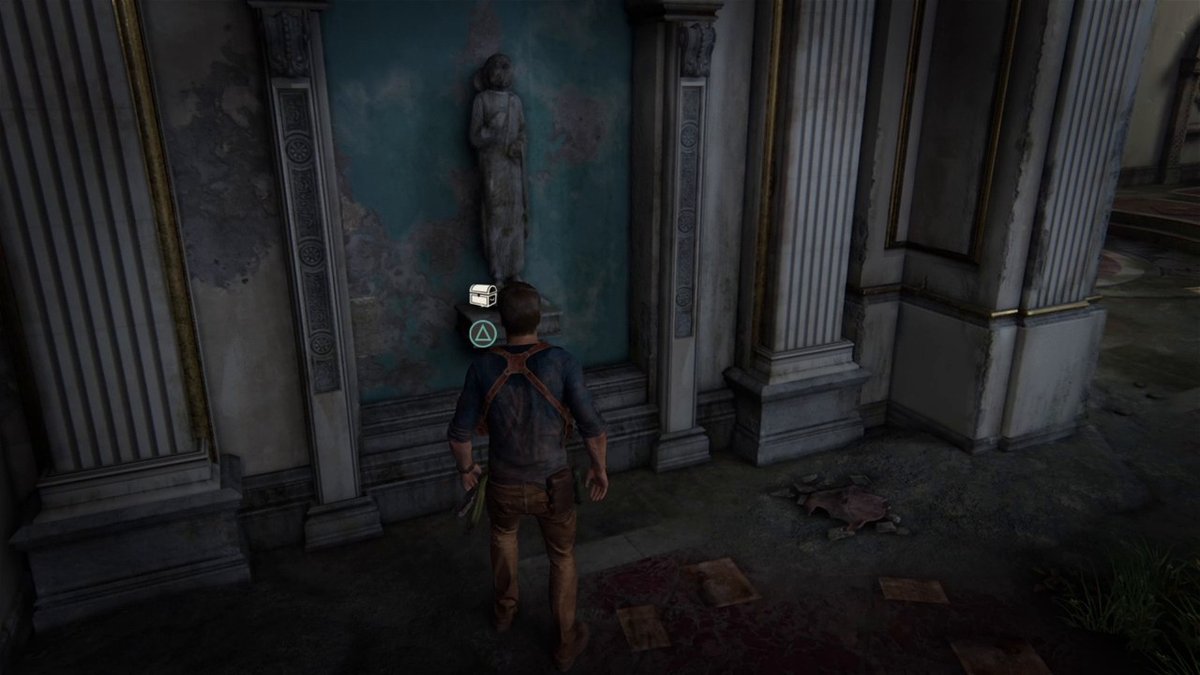
Task: Click the treasure chest pickup icon
Action: [x=483, y=294]
